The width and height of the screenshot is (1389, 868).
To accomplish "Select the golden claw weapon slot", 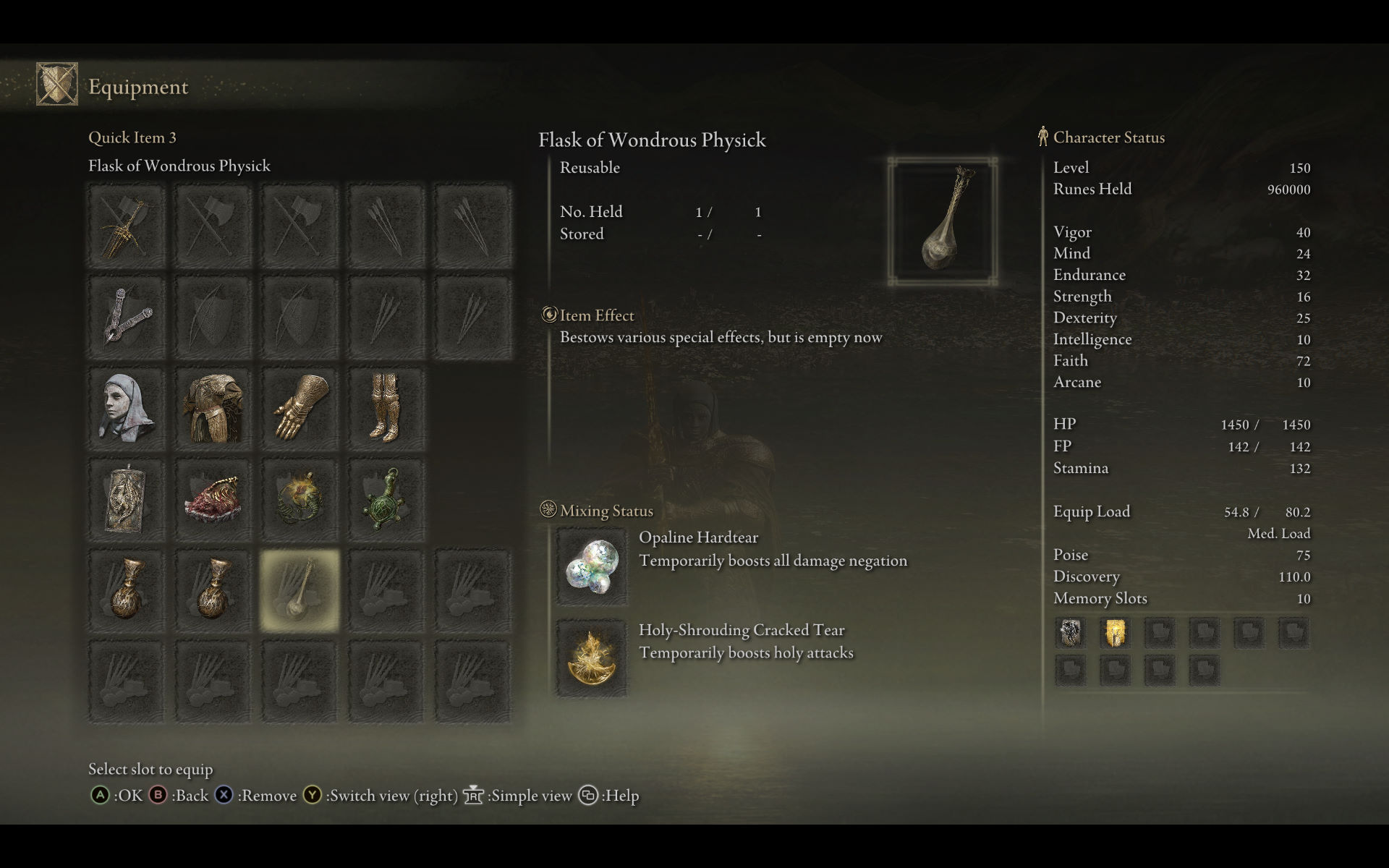I will click(x=127, y=227).
